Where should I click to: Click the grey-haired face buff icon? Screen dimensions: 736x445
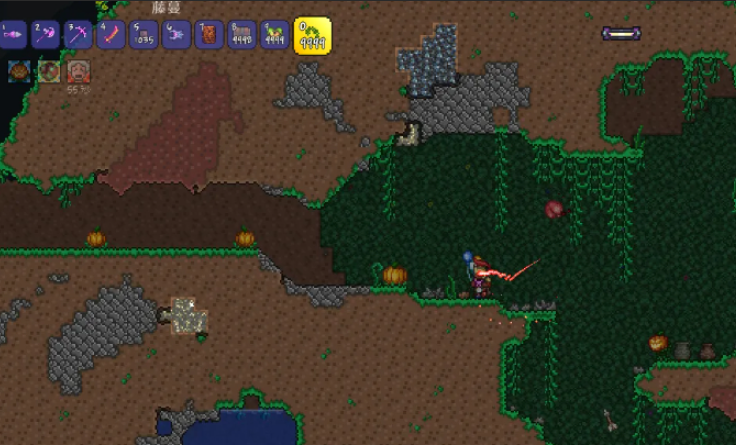78,70
